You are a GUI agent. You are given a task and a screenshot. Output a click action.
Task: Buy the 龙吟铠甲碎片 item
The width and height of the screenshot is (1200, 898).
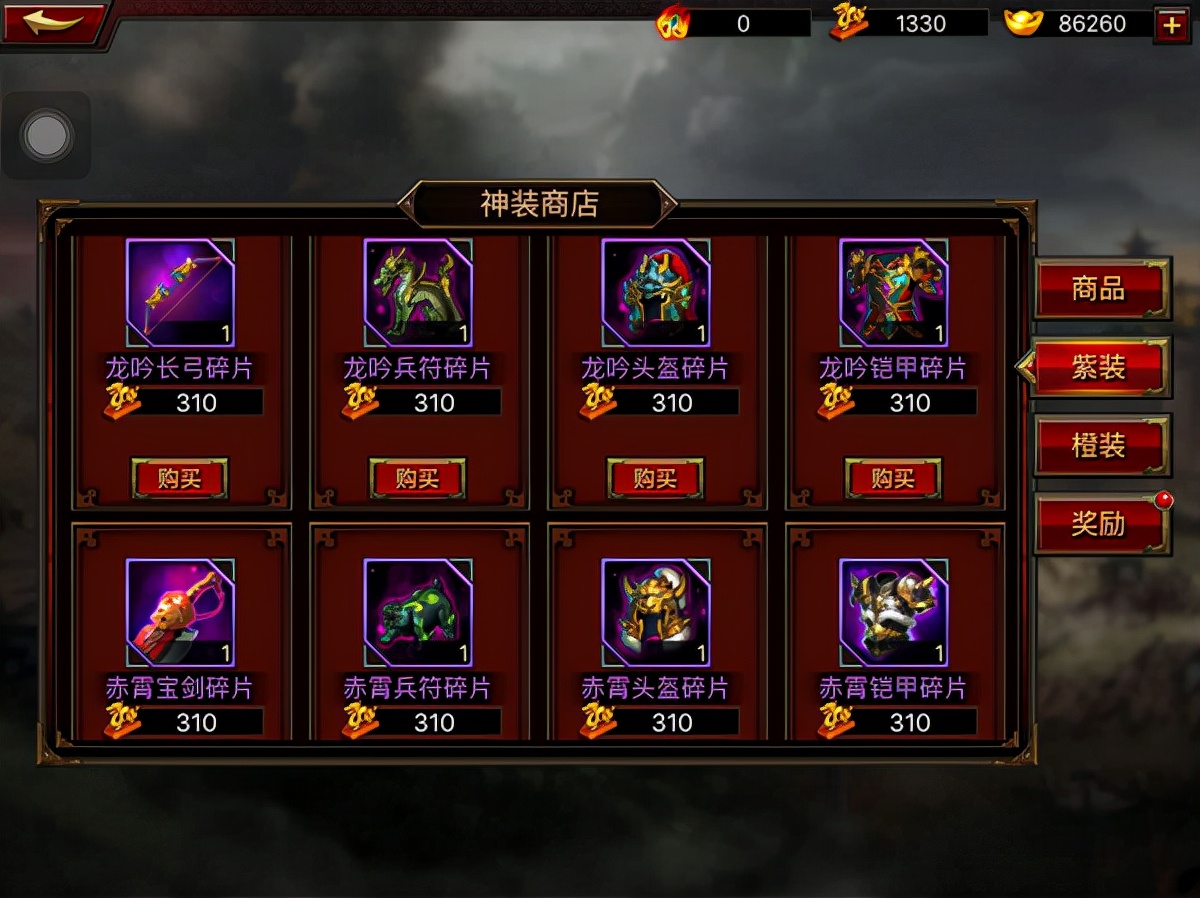click(x=894, y=479)
